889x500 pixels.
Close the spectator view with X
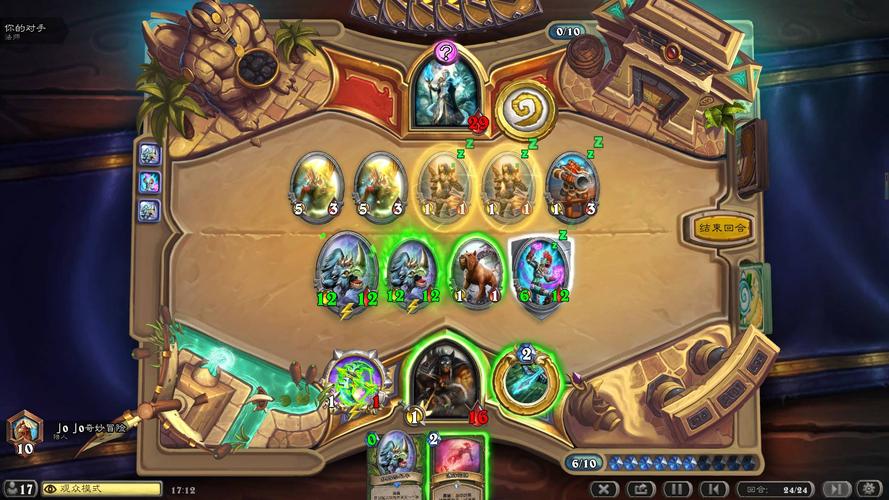pos(603,489)
